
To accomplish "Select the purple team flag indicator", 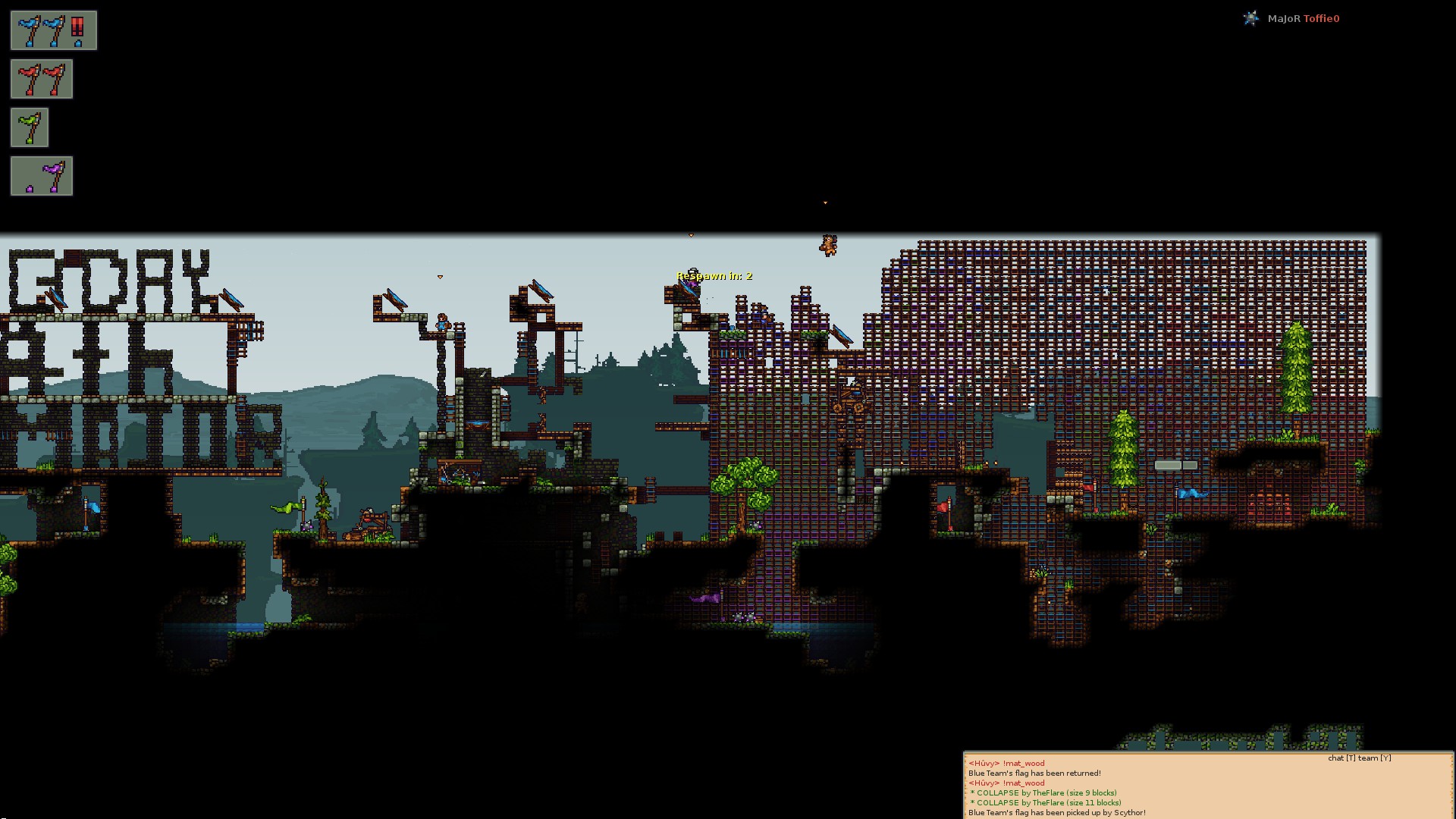I will 42,176.
